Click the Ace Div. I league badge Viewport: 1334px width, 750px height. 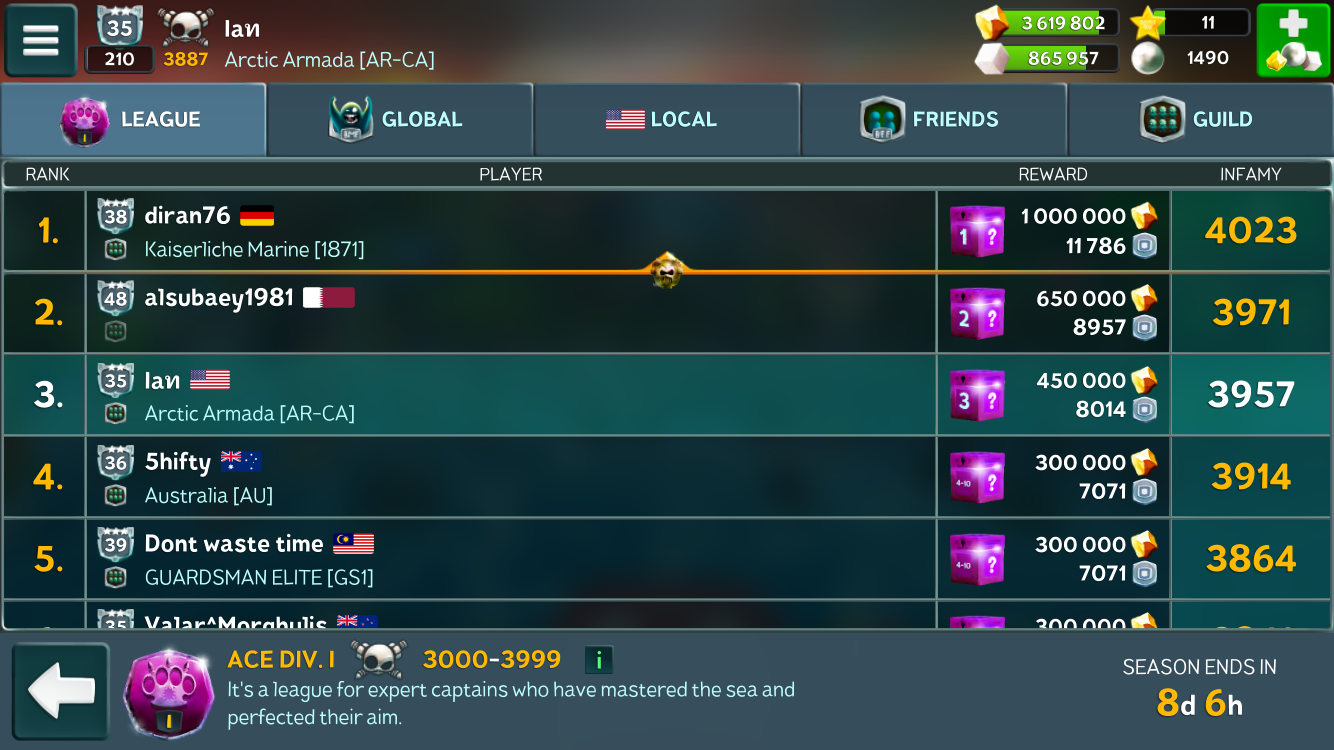click(x=168, y=692)
